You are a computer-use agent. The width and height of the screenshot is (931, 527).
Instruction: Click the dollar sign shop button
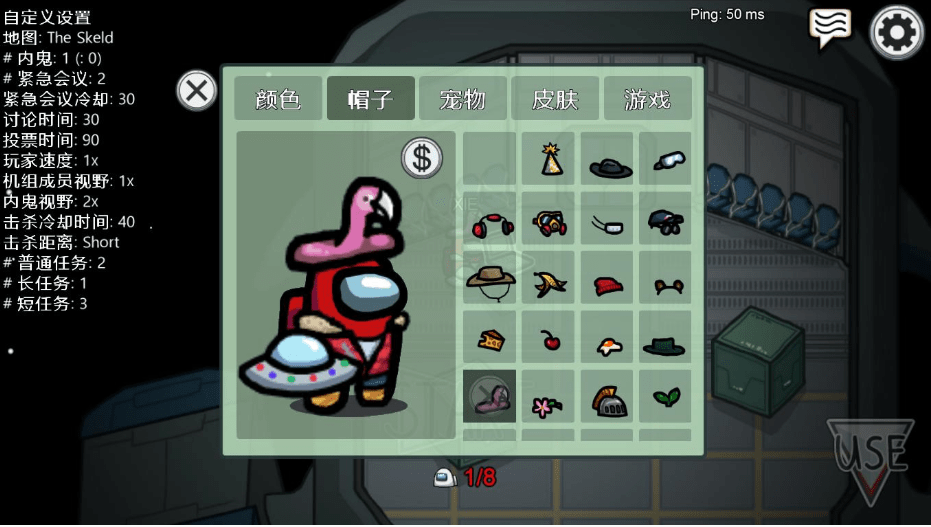(422, 157)
